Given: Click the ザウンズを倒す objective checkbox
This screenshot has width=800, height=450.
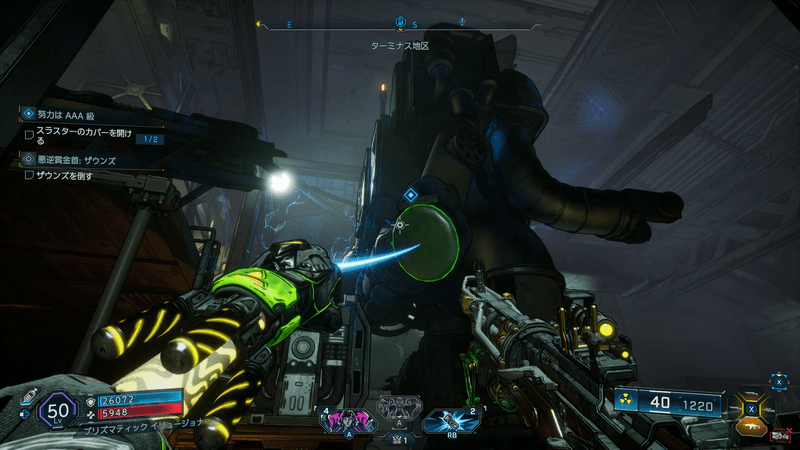Looking at the screenshot, I should click(29, 175).
